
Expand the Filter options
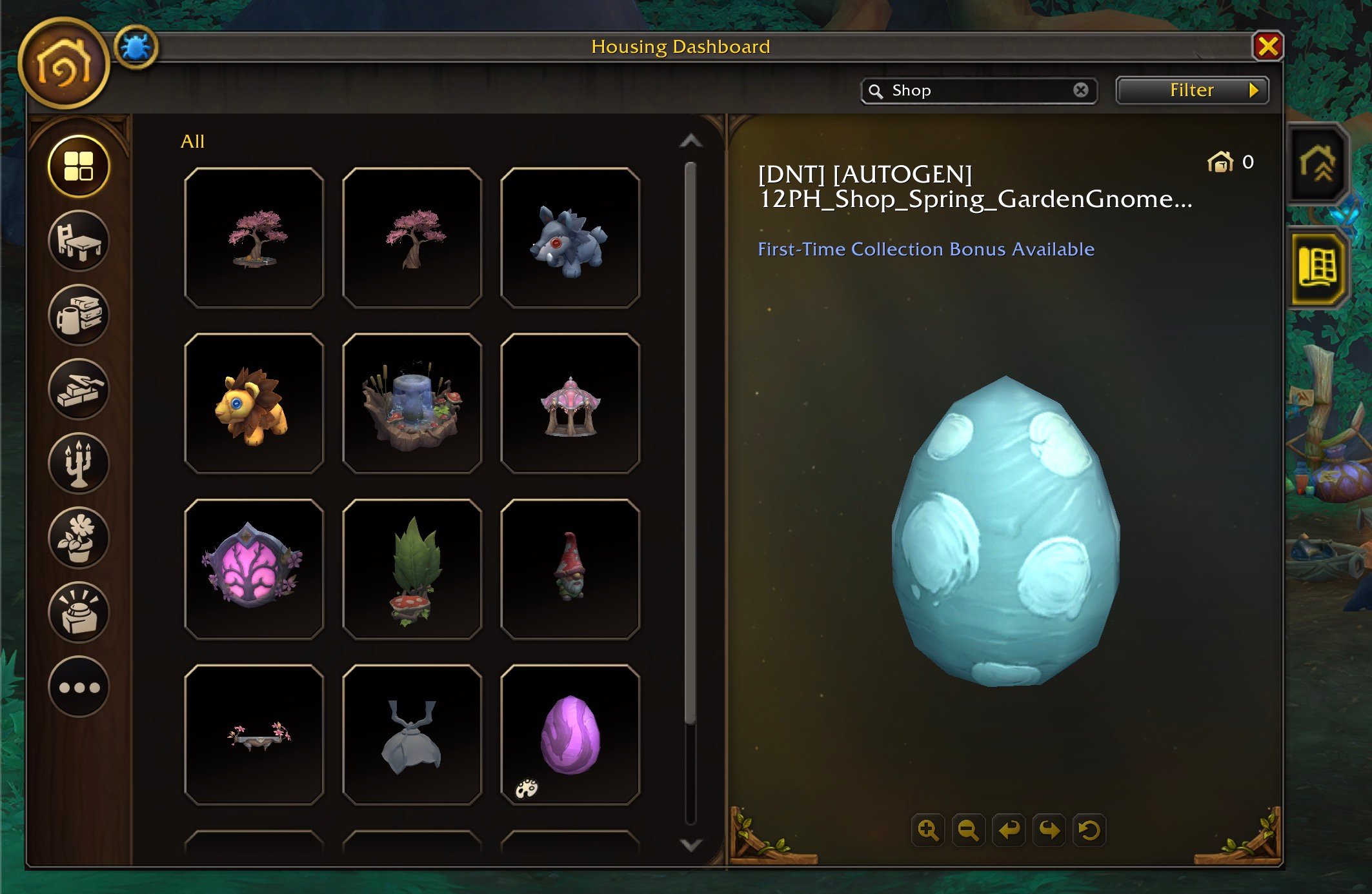pos(1191,90)
